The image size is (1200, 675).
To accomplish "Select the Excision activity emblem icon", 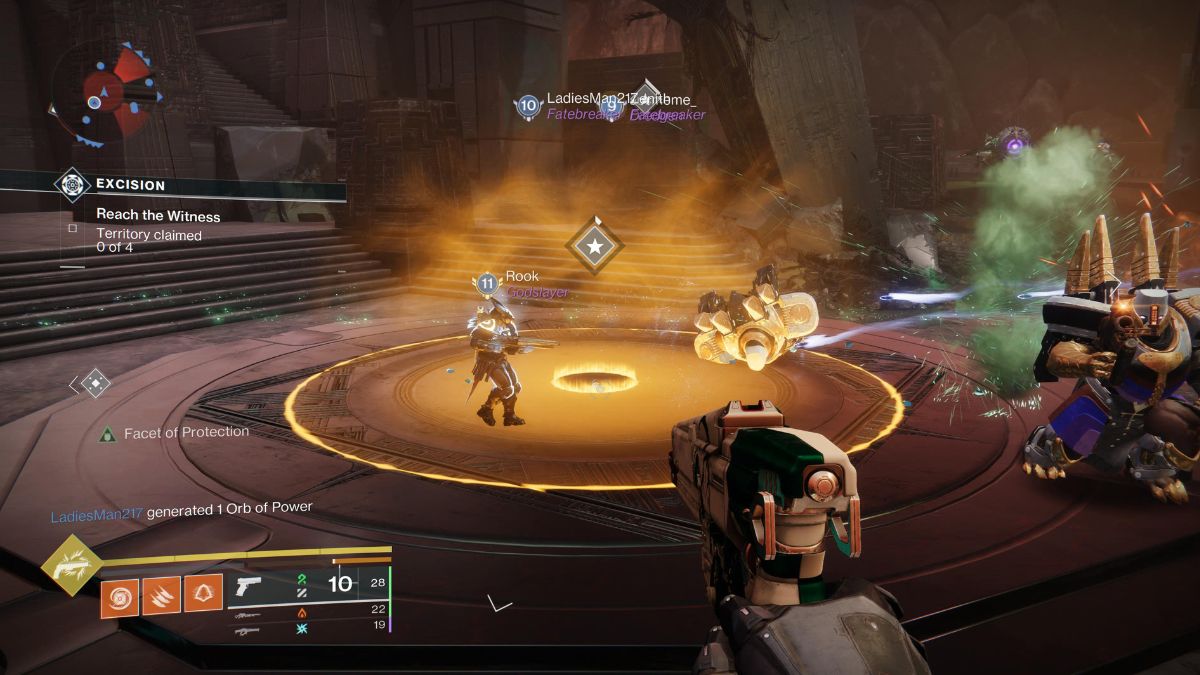I will click(x=72, y=184).
